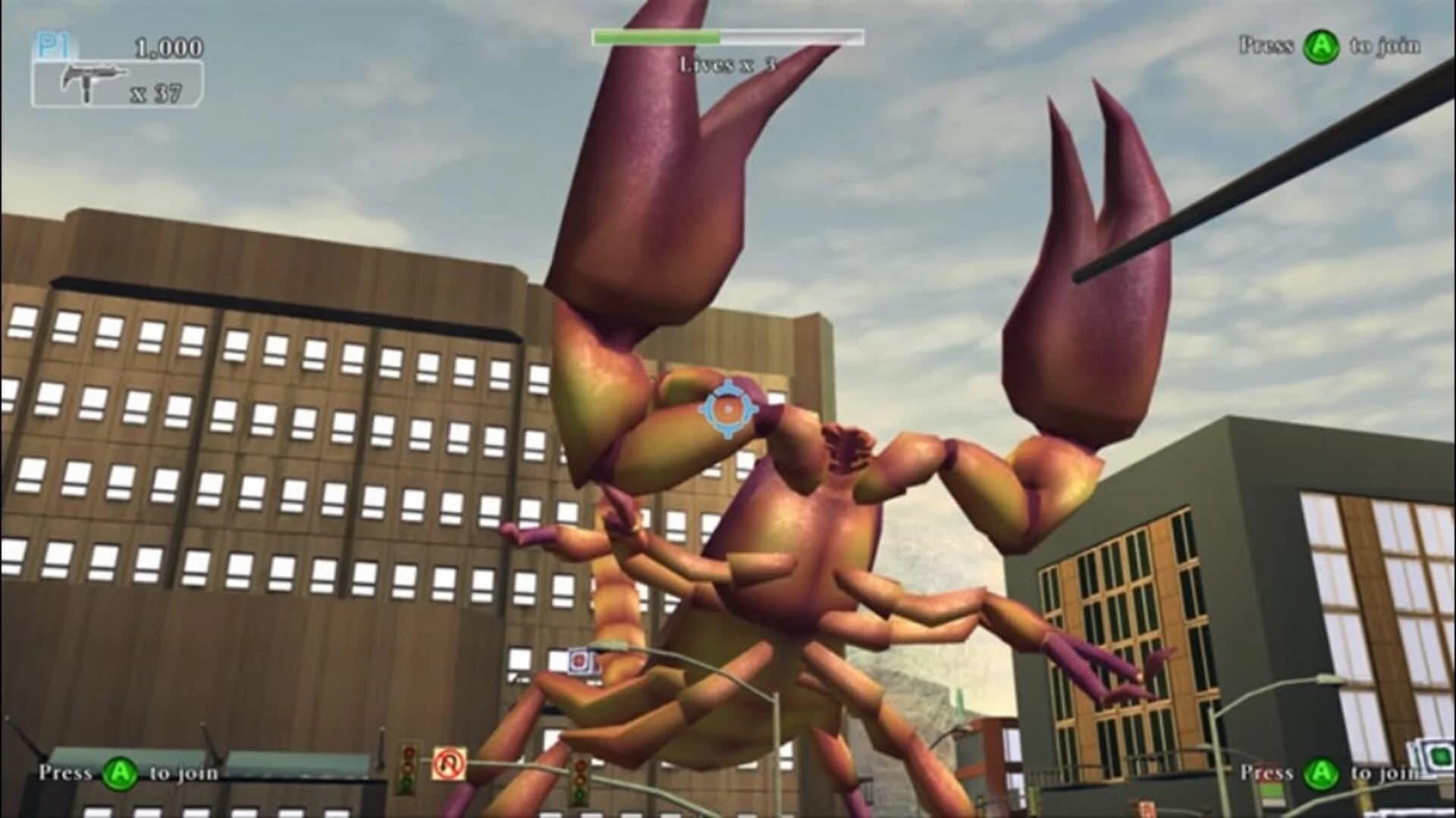This screenshot has width=1456, height=818.
Task: Select the traffic light near the street lamp
Action: pyautogui.click(x=407, y=769)
